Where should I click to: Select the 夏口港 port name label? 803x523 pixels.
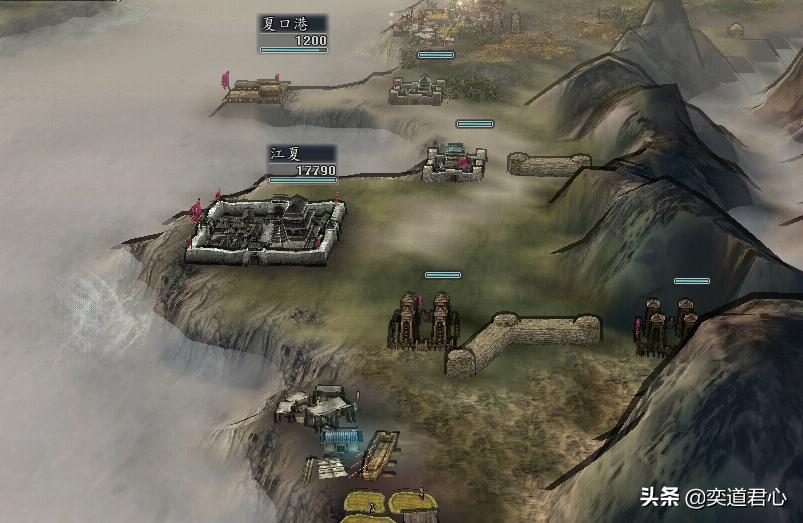click(281, 24)
